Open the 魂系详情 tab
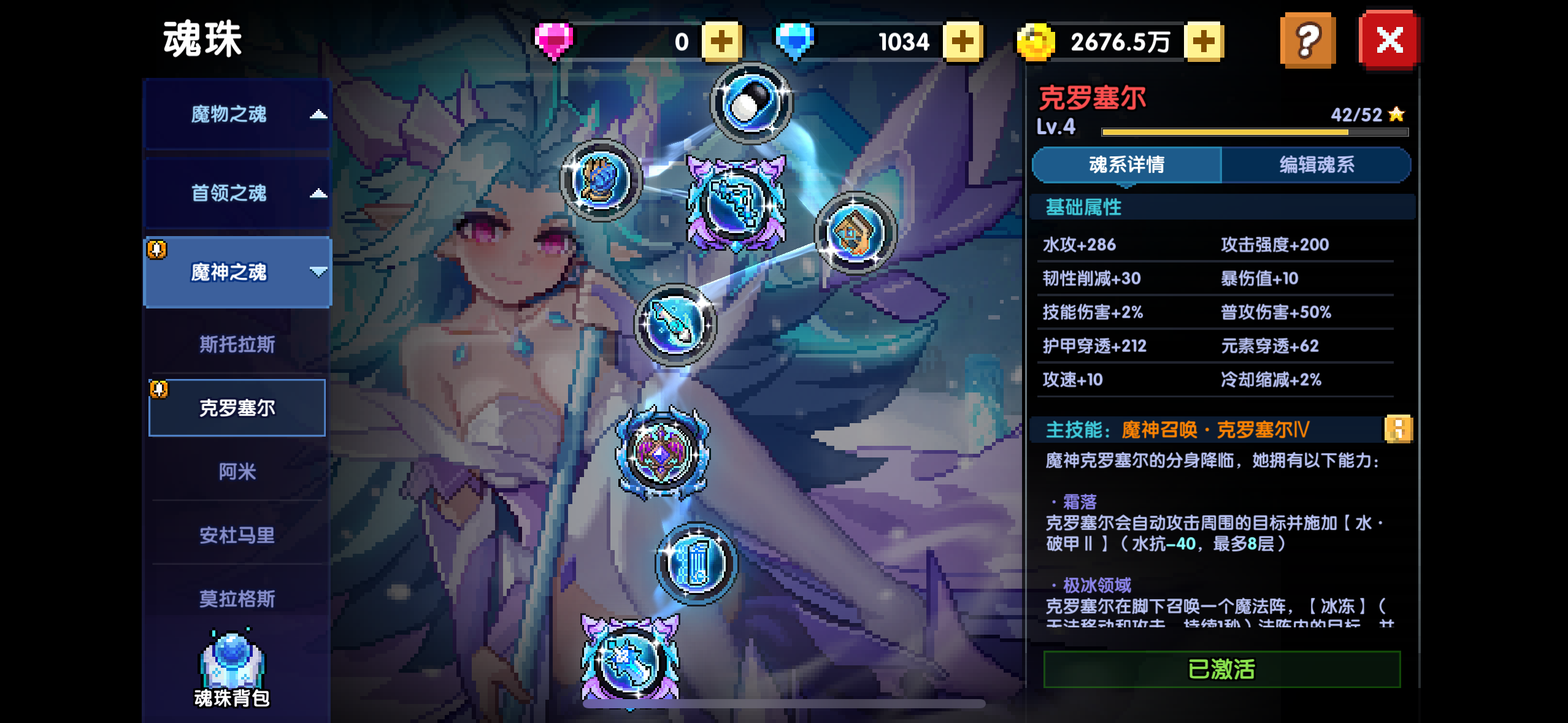Viewport: 1568px width, 723px height. click(1128, 164)
